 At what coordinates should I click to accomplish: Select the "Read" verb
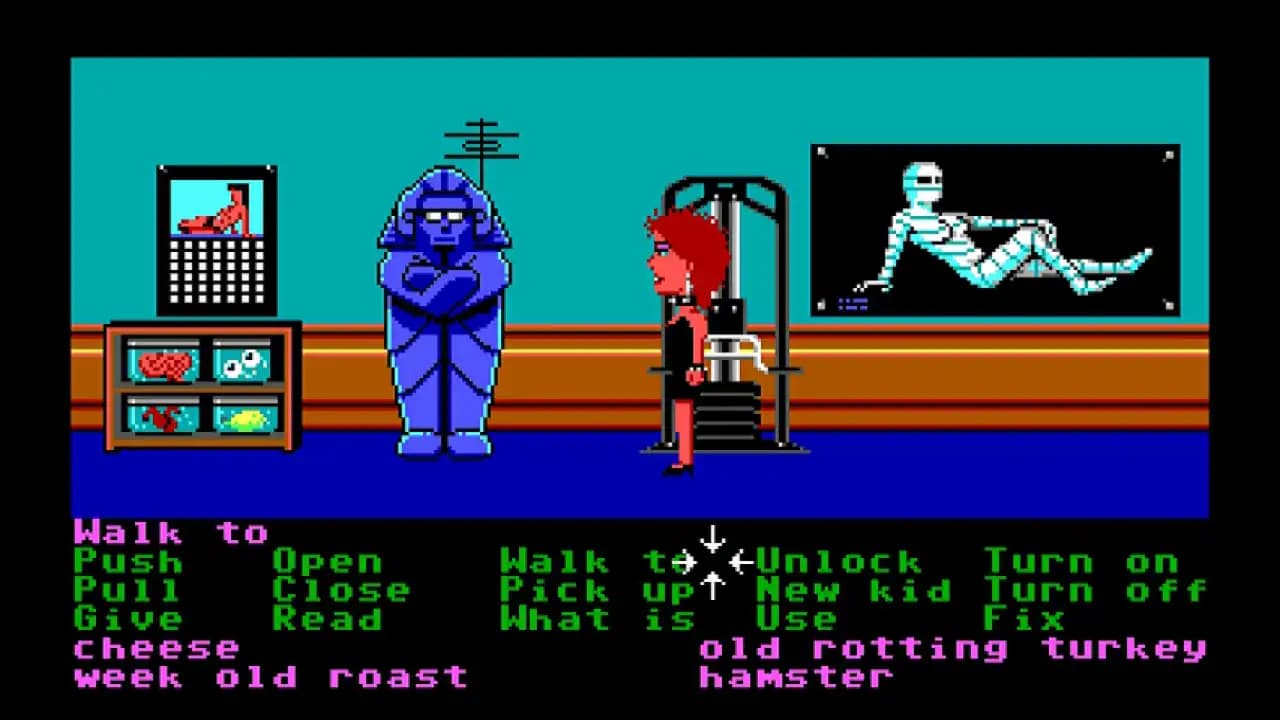330,619
